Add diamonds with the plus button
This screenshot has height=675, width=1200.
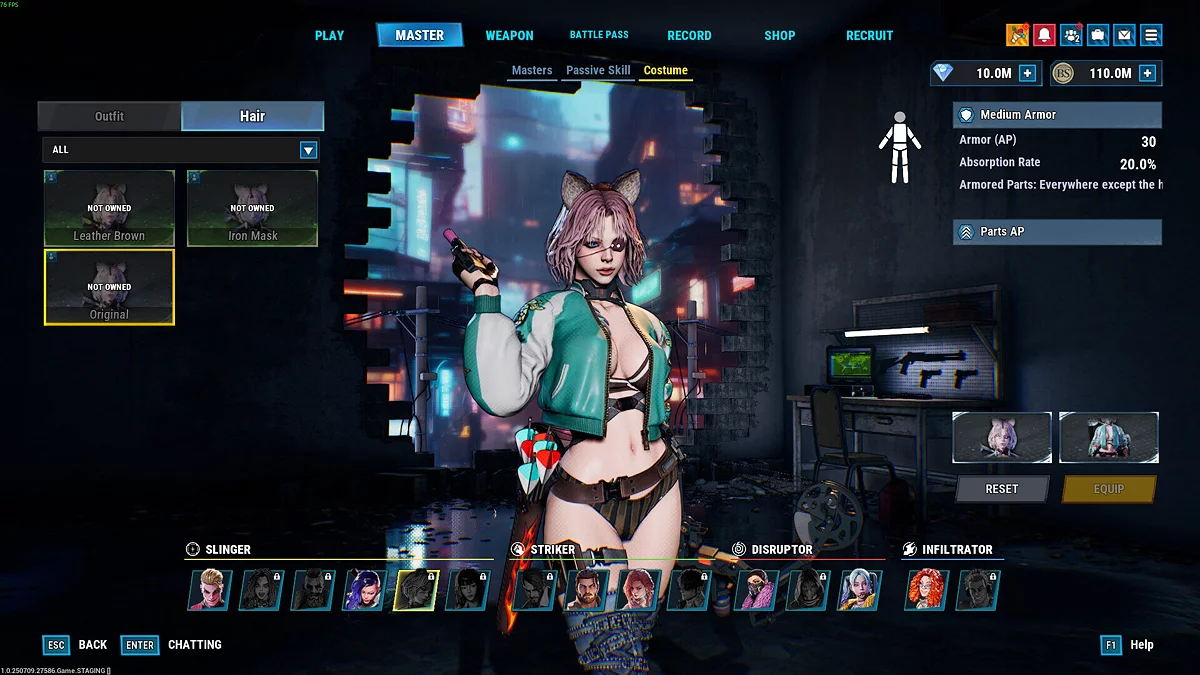pyautogui.click(x=1027, y=73)
